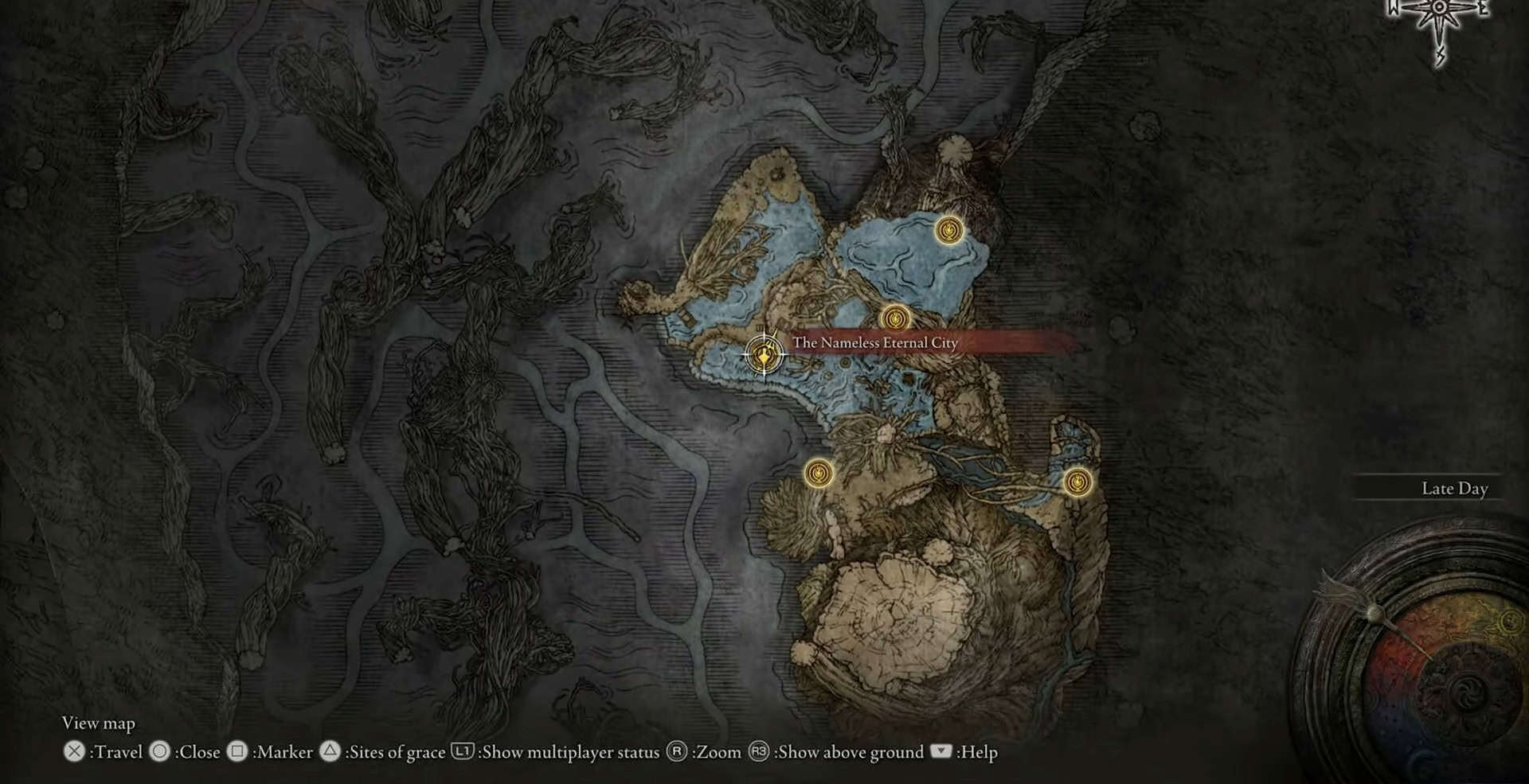Select the easternmost site of grace marker
Image resolution: width=1529 pixels, height=784 pixels.
coord(1077,482)
